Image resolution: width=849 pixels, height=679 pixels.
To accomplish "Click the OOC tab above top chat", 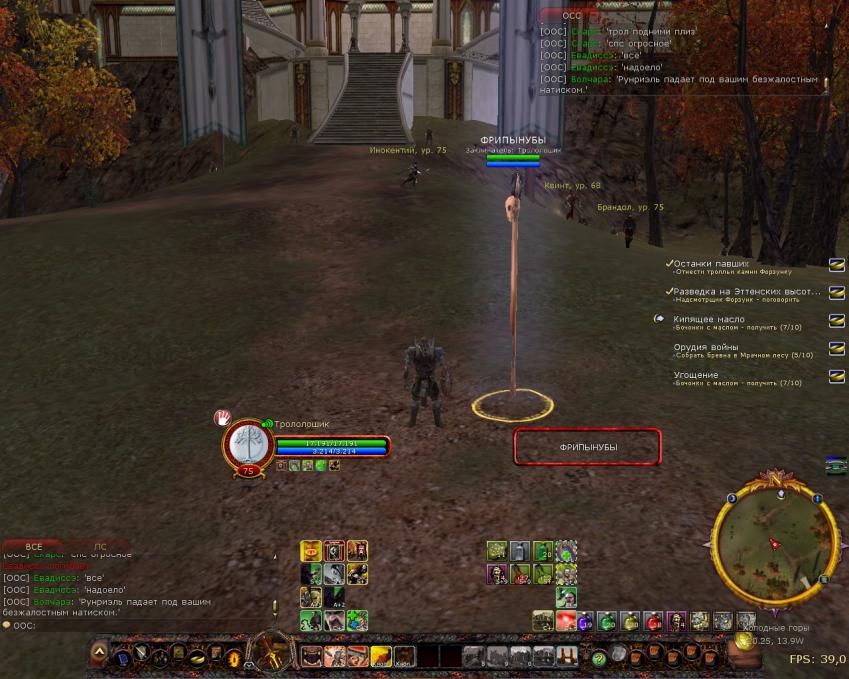I will pos(571,16).
